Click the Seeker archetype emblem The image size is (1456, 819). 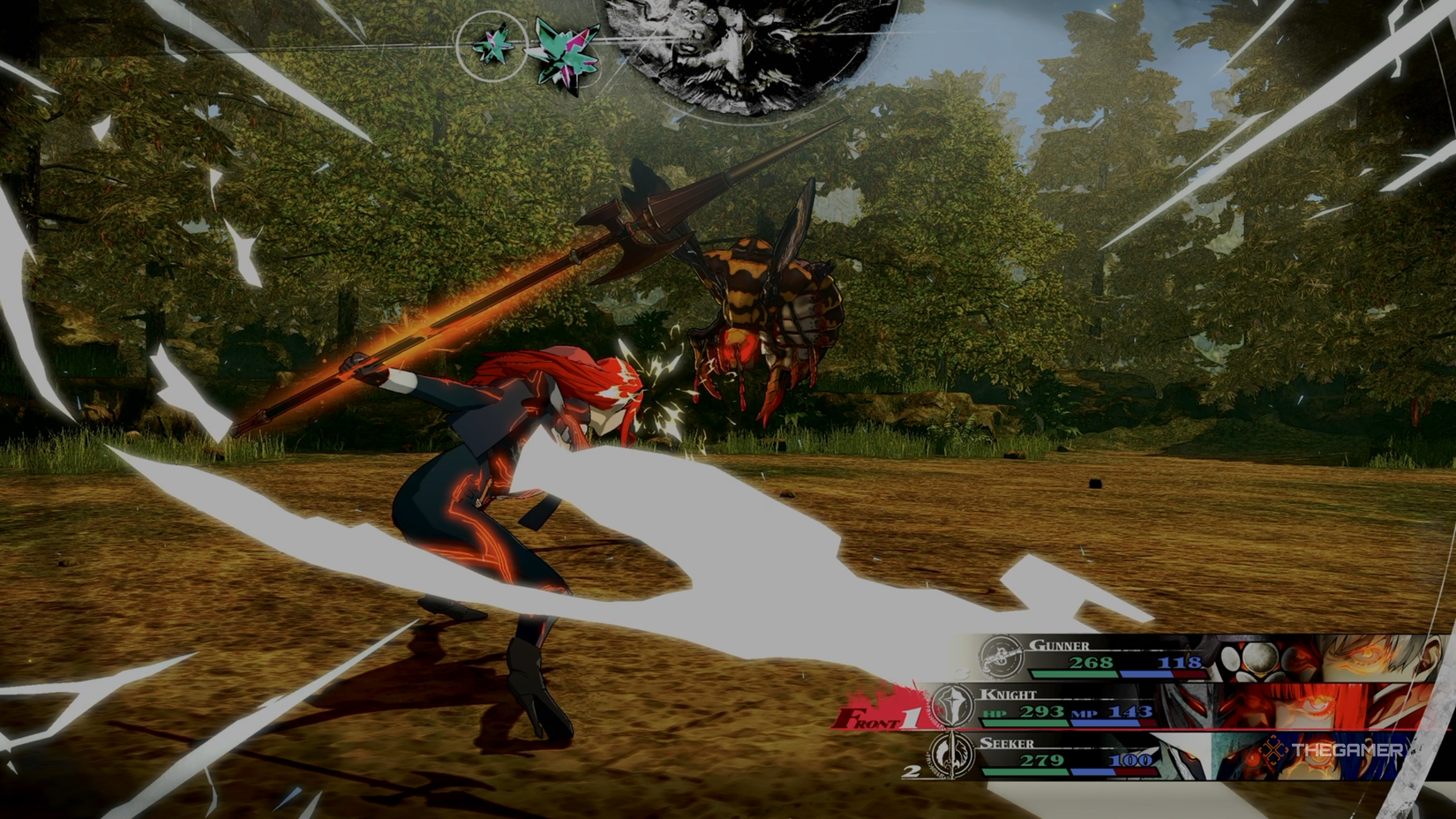pos(950,755)
